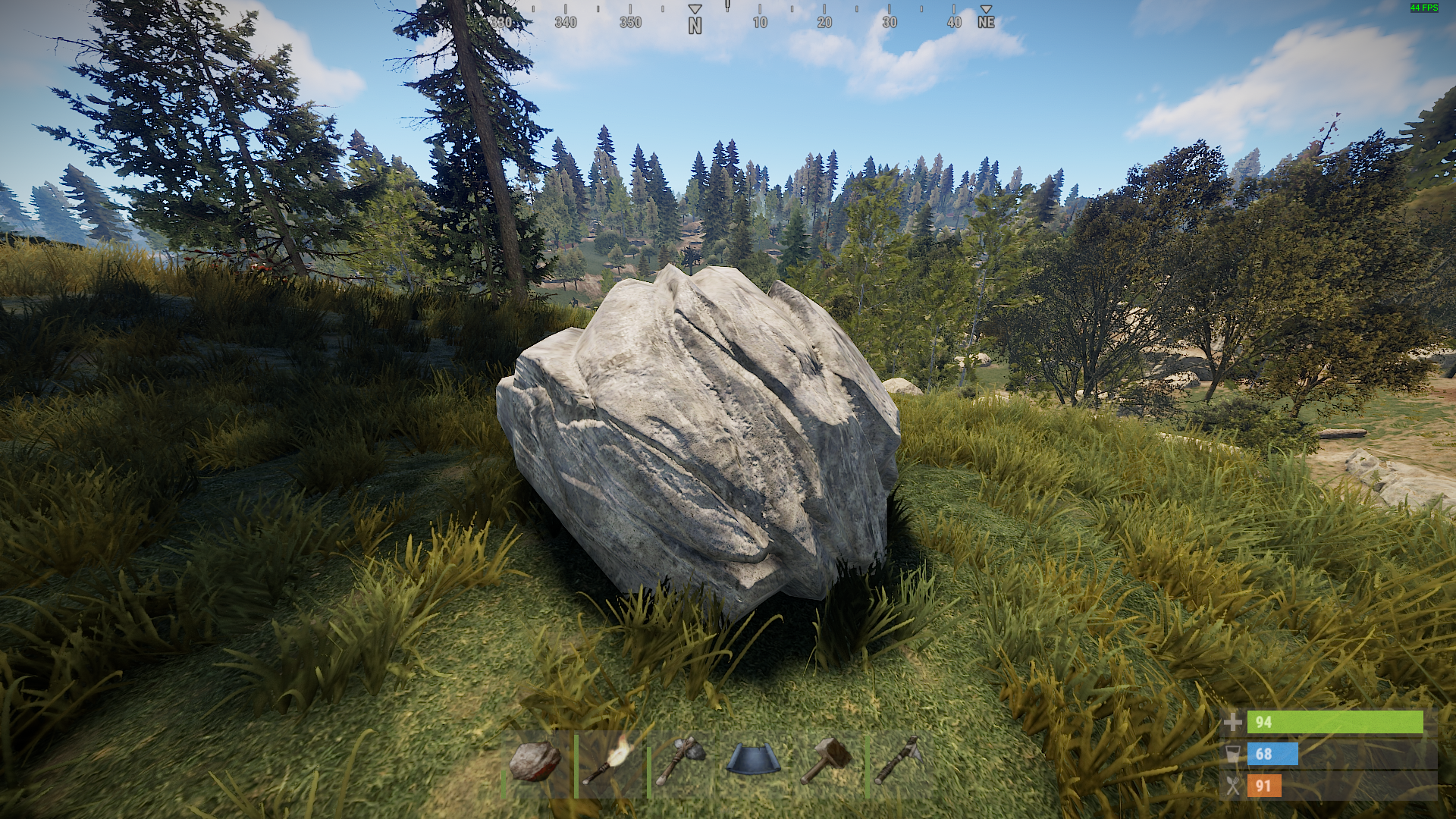Select the blue building plan slot

tap(754, 762)
